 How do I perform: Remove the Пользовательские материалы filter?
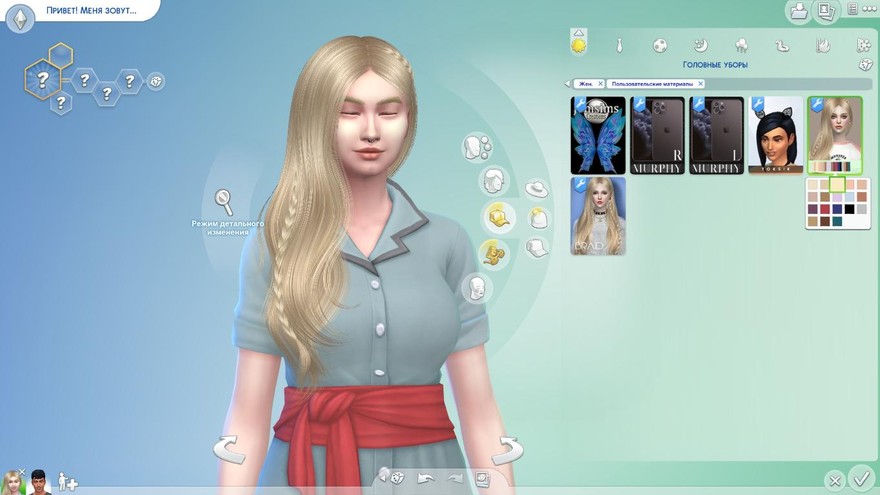[x=700, y=84]
